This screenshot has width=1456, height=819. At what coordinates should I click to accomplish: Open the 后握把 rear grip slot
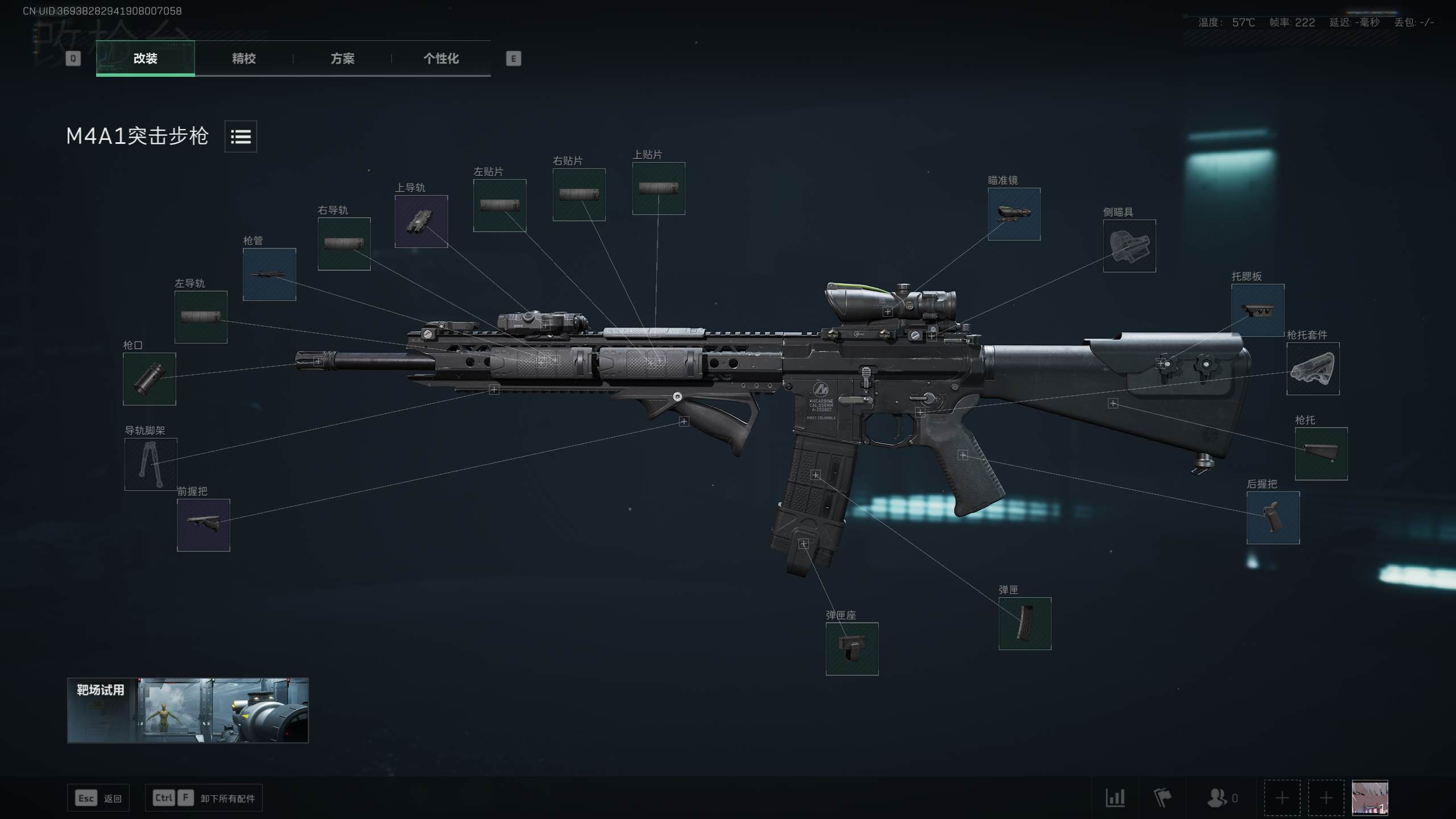point(1273,518)
